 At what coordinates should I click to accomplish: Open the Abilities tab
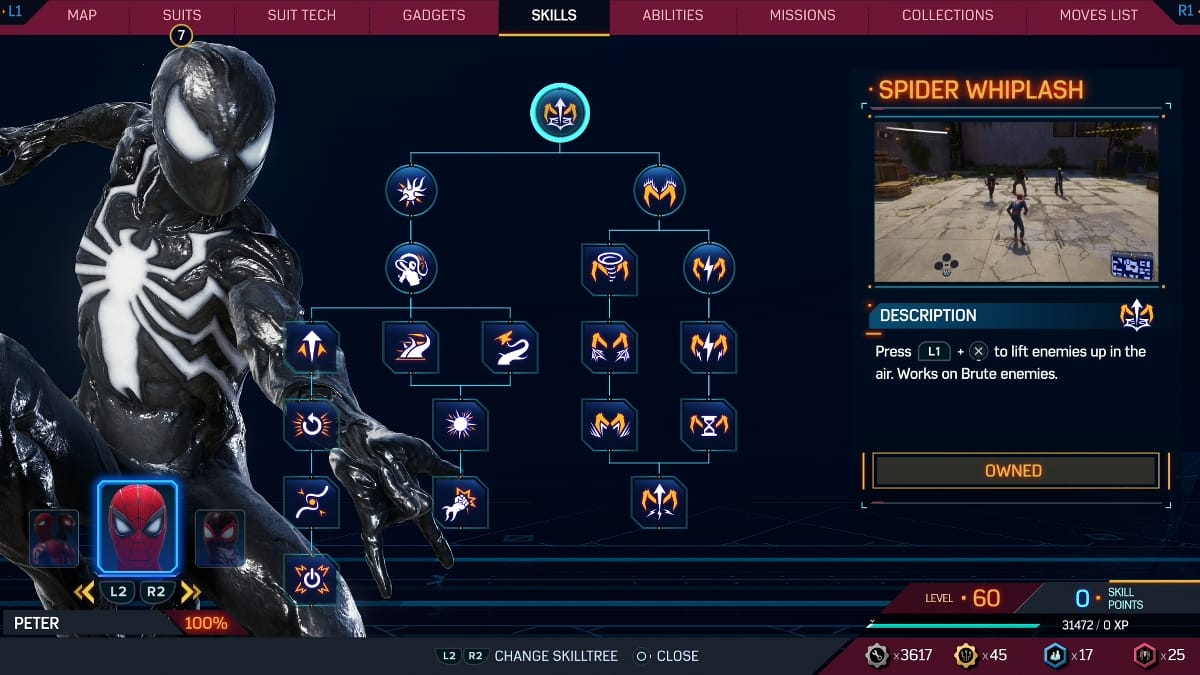pos(672,16)
